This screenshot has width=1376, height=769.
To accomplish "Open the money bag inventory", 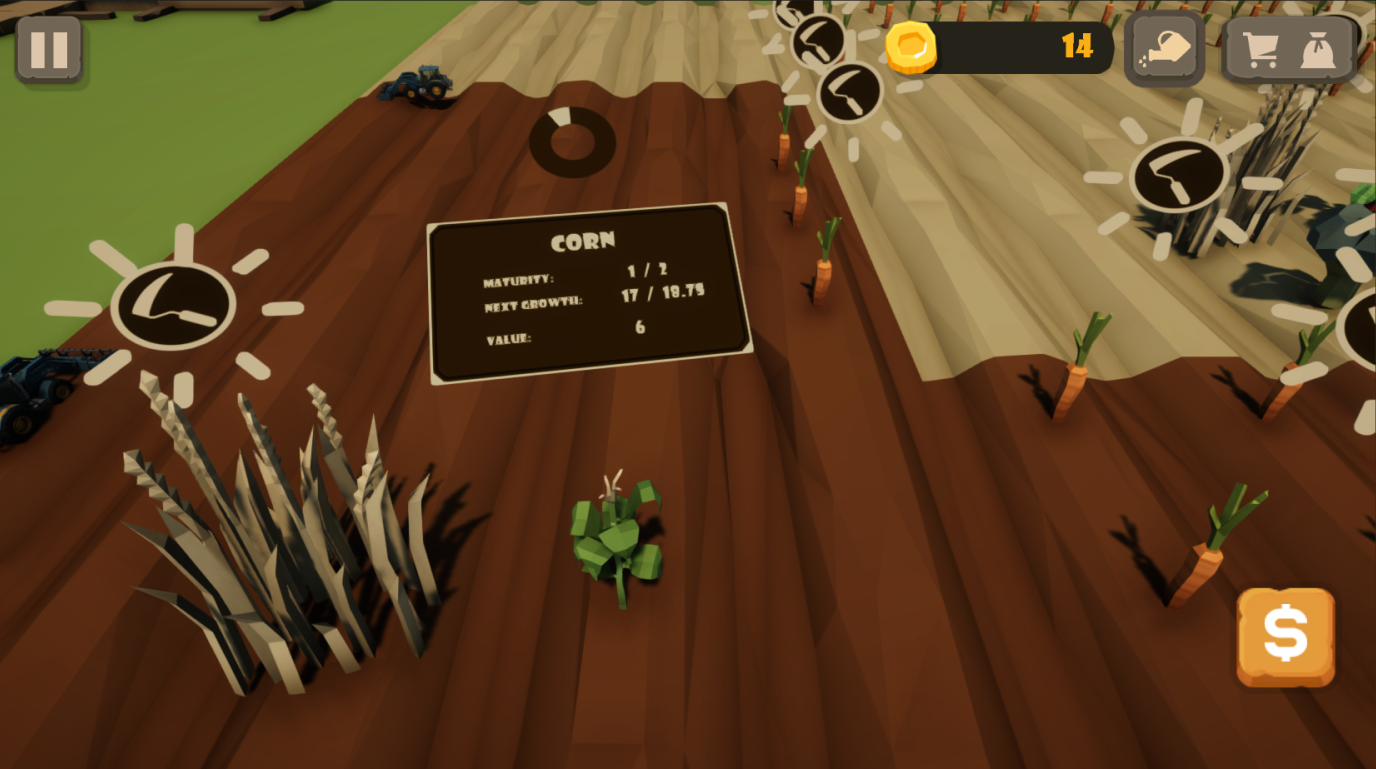I will coord(1318,48).
